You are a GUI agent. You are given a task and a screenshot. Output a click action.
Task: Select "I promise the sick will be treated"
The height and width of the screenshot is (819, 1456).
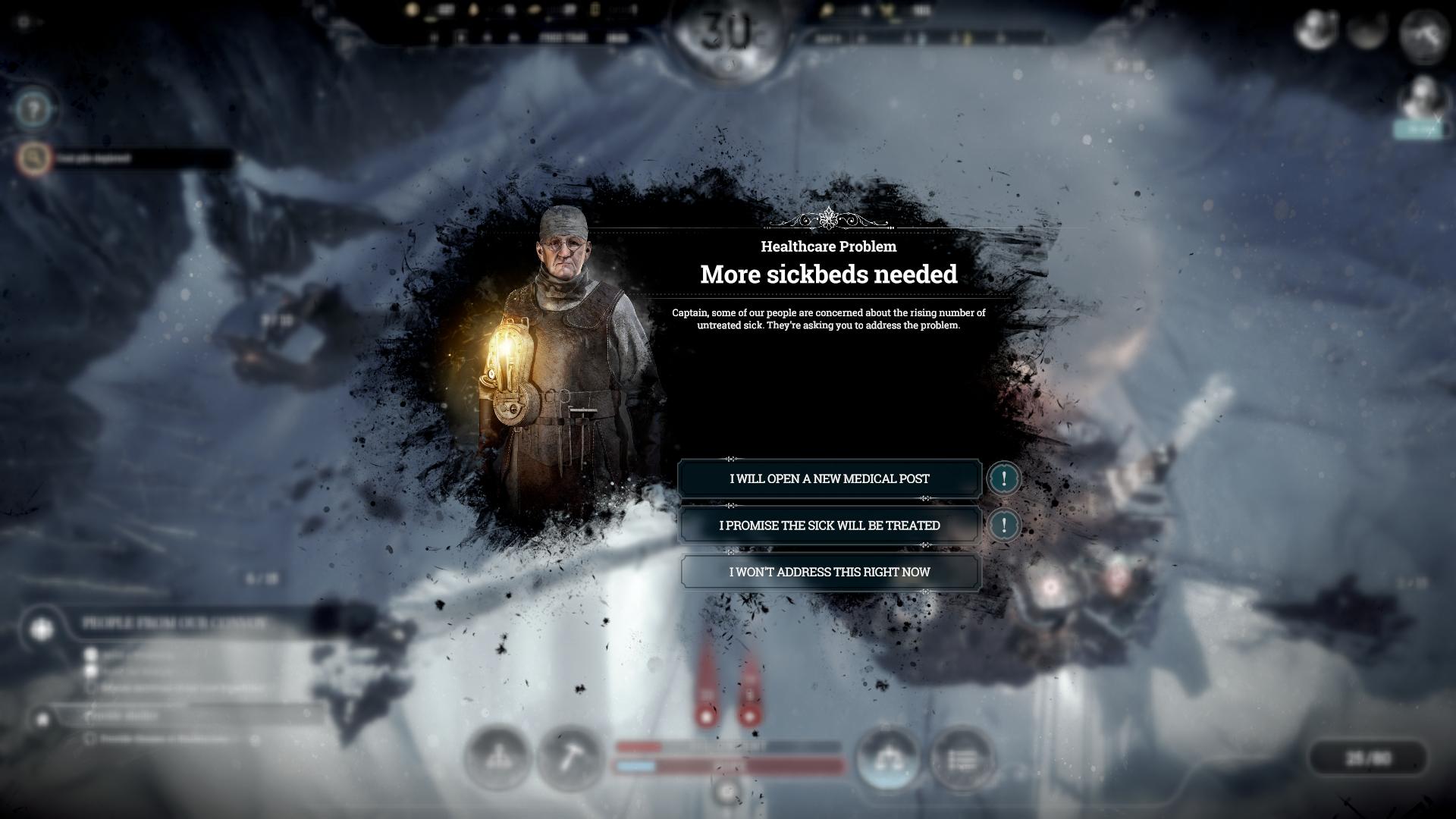coord(829,526)
